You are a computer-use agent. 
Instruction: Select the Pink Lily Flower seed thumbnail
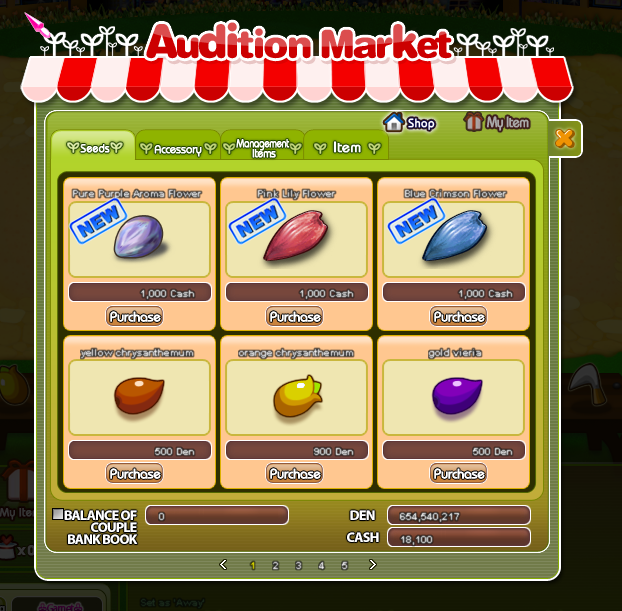[x=296, y=239]
